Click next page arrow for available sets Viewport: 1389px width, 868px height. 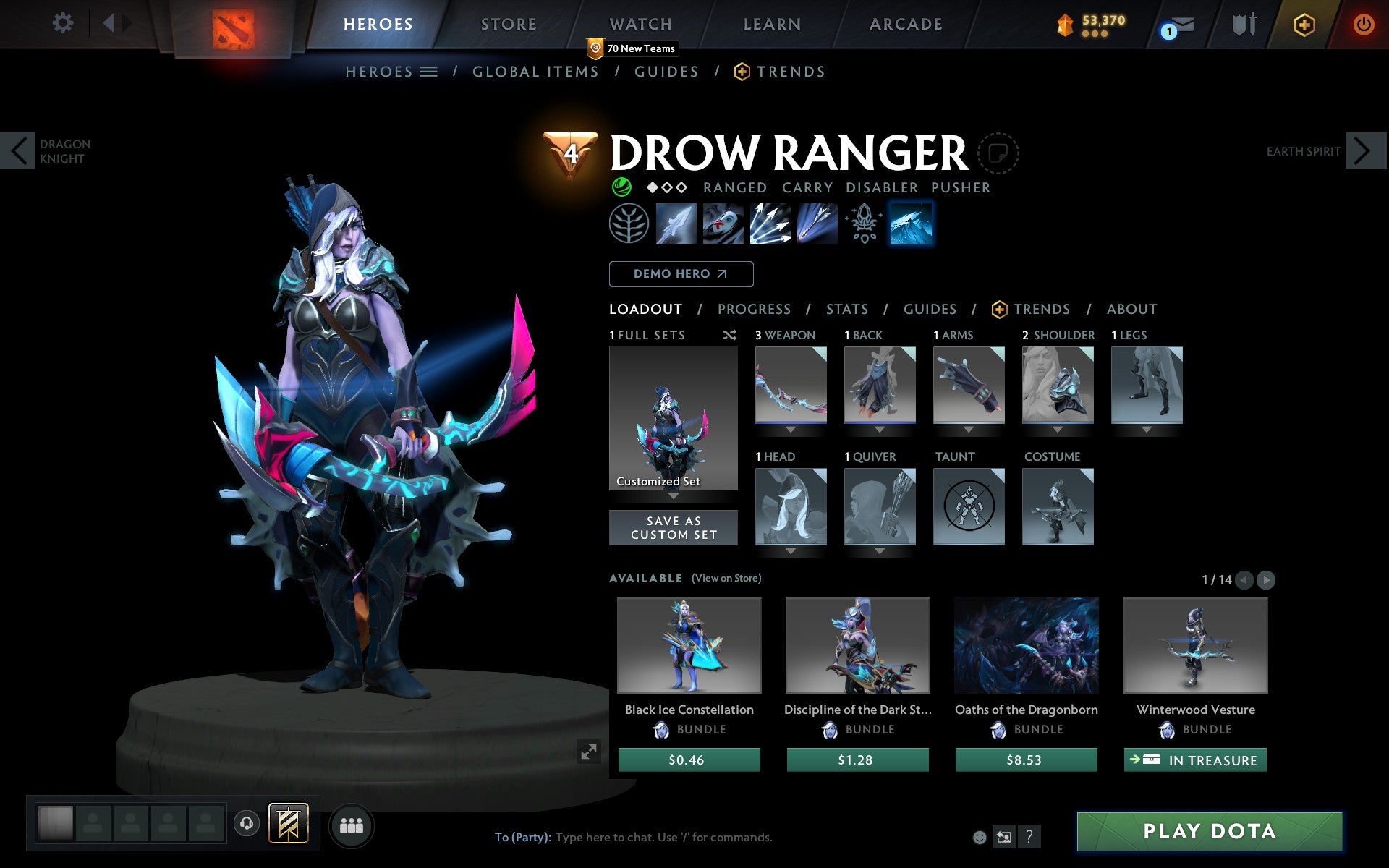pyautogui.click(x=1265, y=579)
